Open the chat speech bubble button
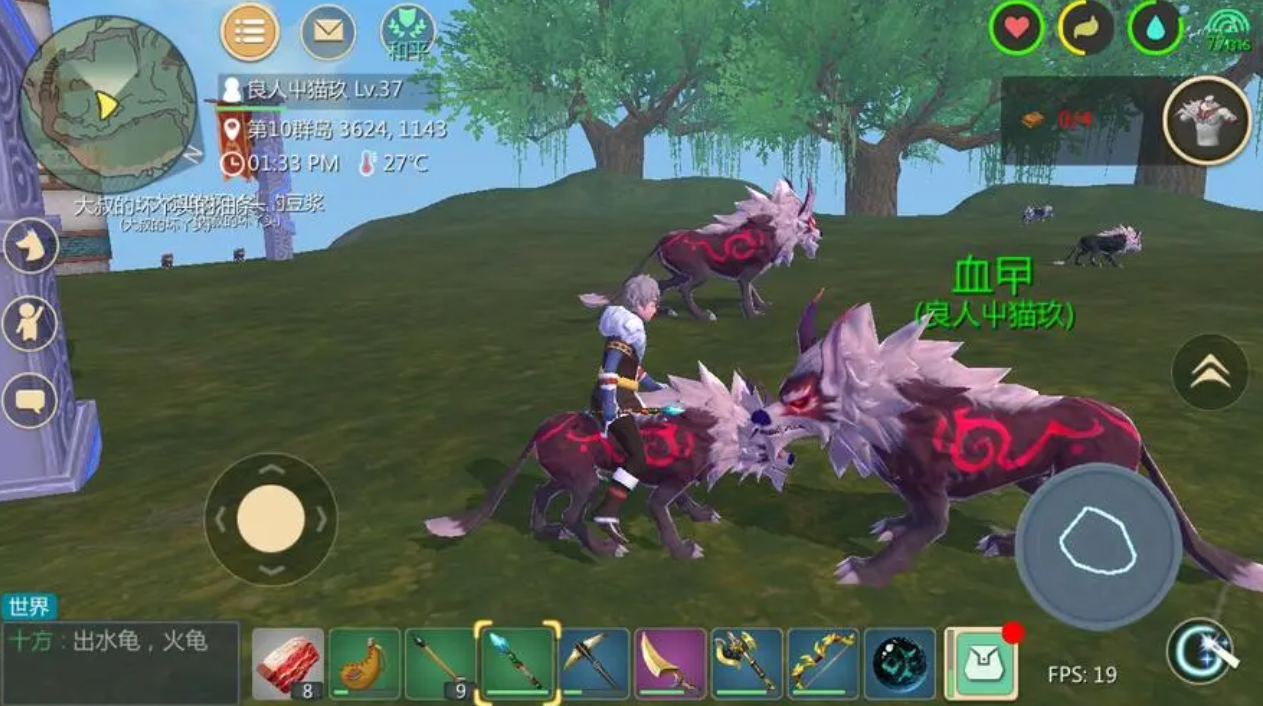Screen dimensions: 1263x706 (30, 401)
